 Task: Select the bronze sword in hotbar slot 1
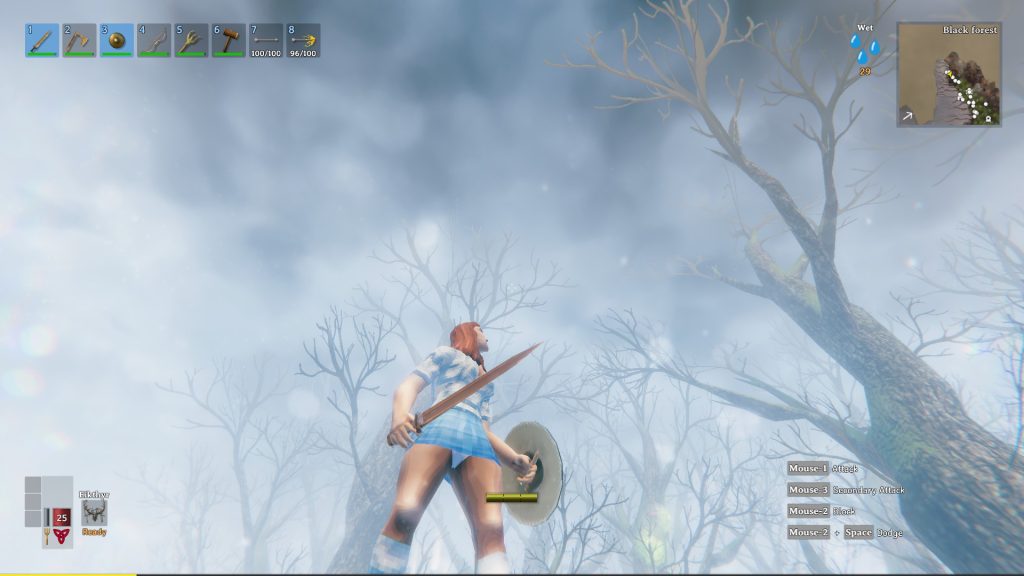point(42,40)
